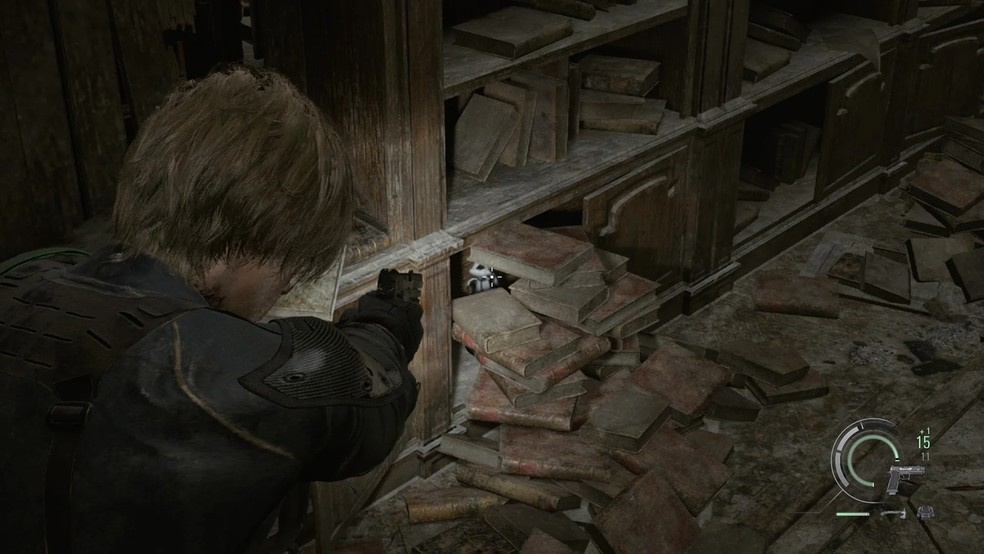Select the body armor vest icon
984x554 pixels.
[926, 512]
